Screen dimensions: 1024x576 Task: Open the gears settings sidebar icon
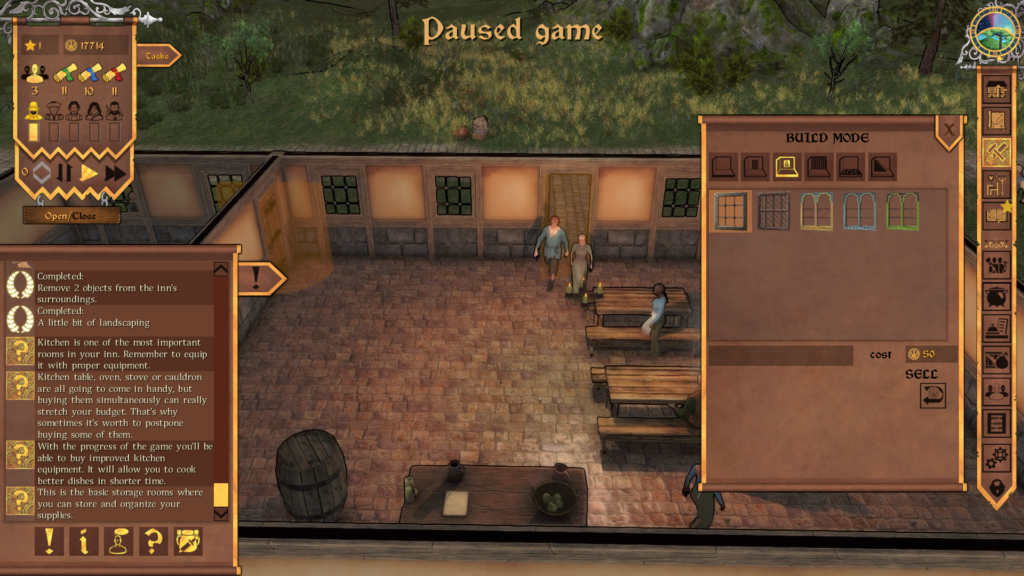point(996,457)
